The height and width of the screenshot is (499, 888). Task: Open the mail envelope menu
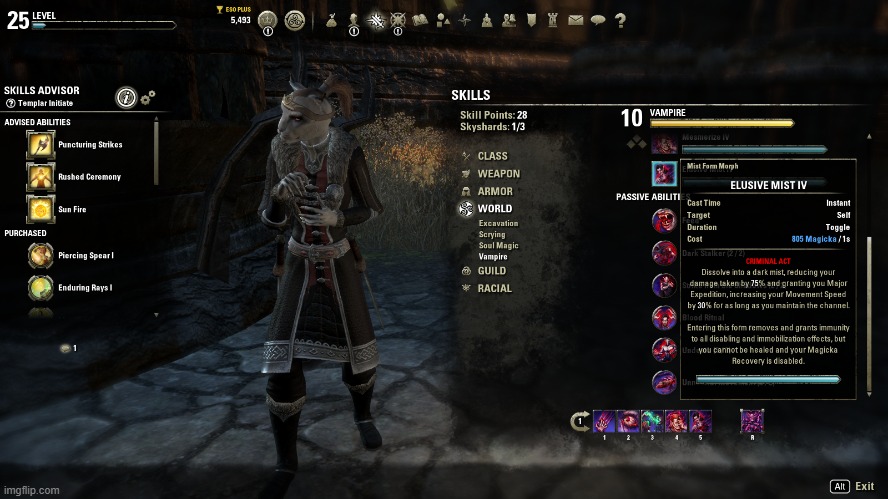click(575, 19)
